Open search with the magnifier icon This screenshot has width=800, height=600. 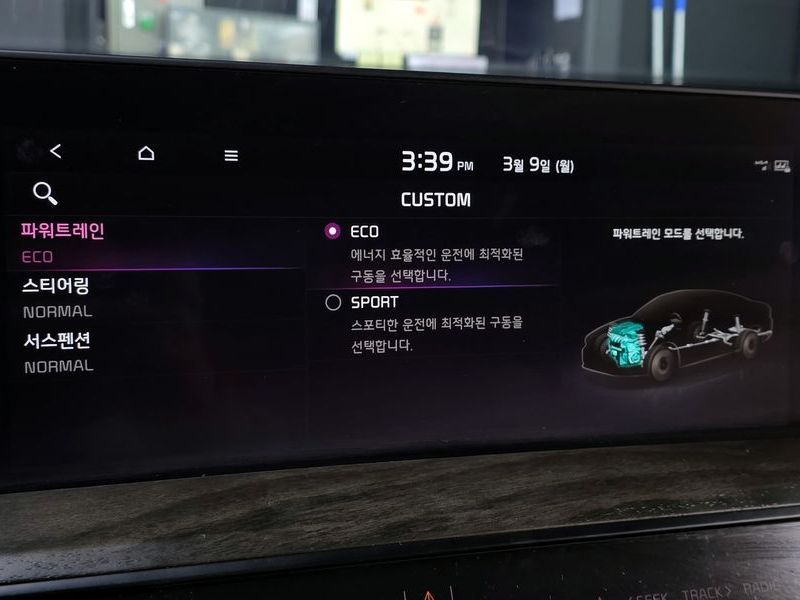[45, 193]
